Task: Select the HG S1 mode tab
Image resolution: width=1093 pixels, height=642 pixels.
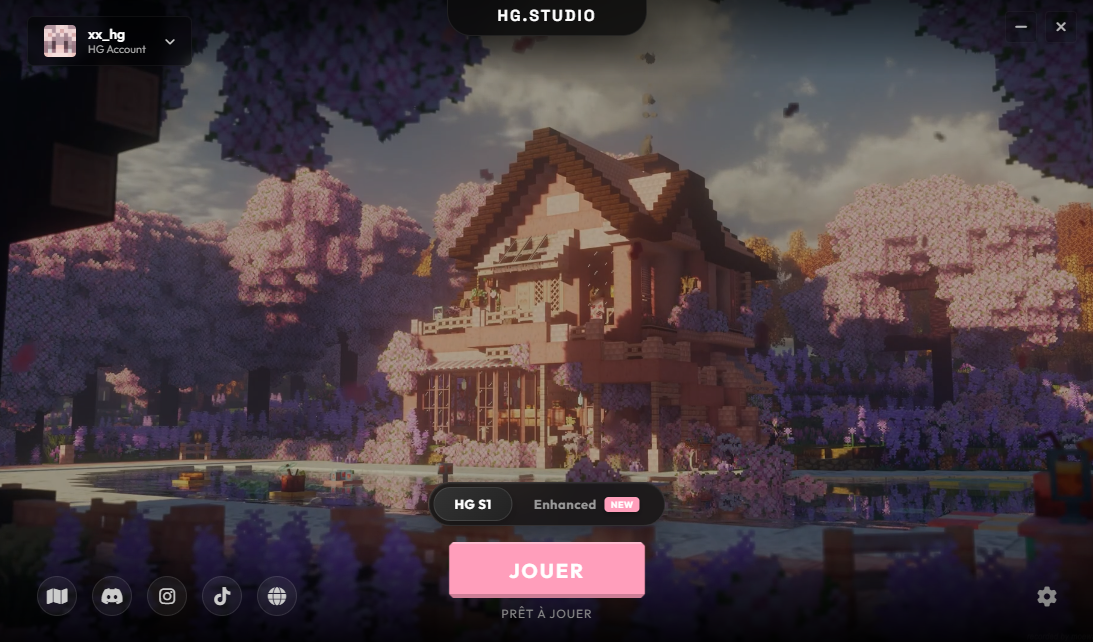Action: click(x=472, y=505)
